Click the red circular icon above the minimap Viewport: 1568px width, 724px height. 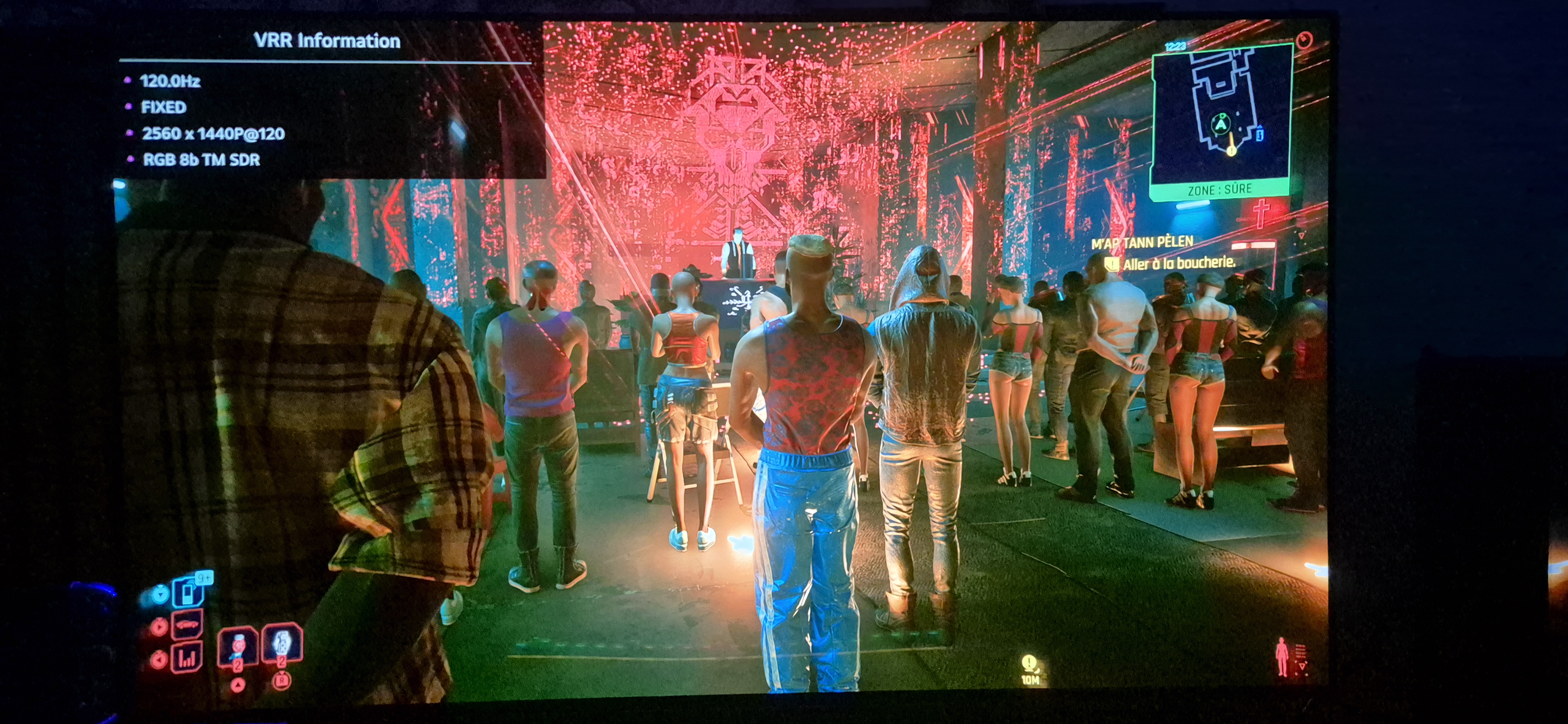(x=1305, y=40)
